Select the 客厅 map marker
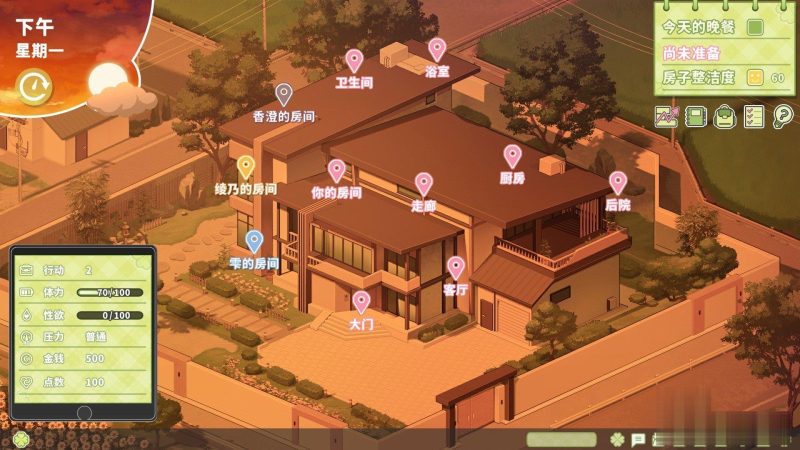 pos(456,268)
